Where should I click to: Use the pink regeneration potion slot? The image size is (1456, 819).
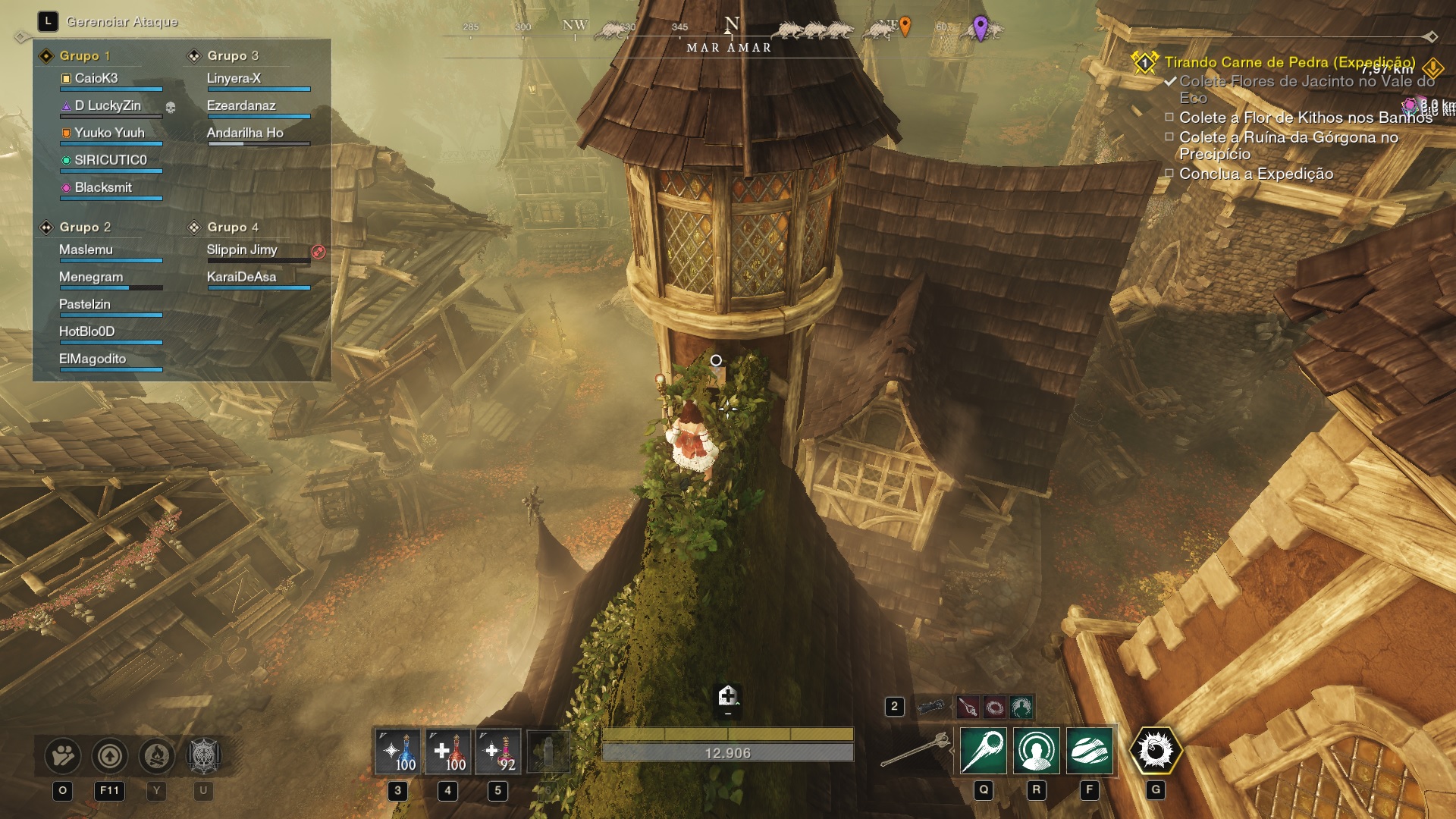tap(498, 752)
